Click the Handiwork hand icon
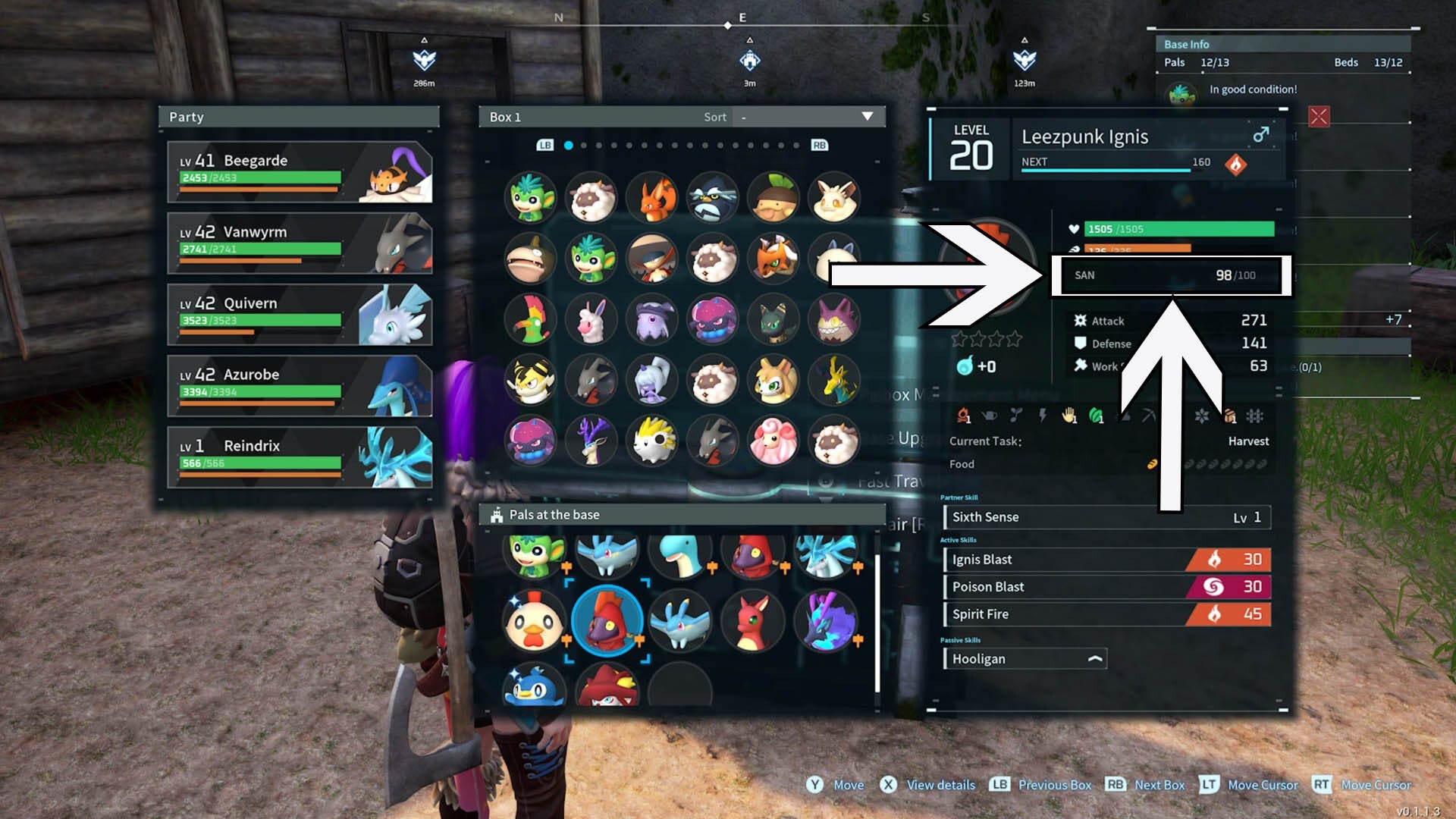The image size is (1456, 819). click(x=1069, y=416)
